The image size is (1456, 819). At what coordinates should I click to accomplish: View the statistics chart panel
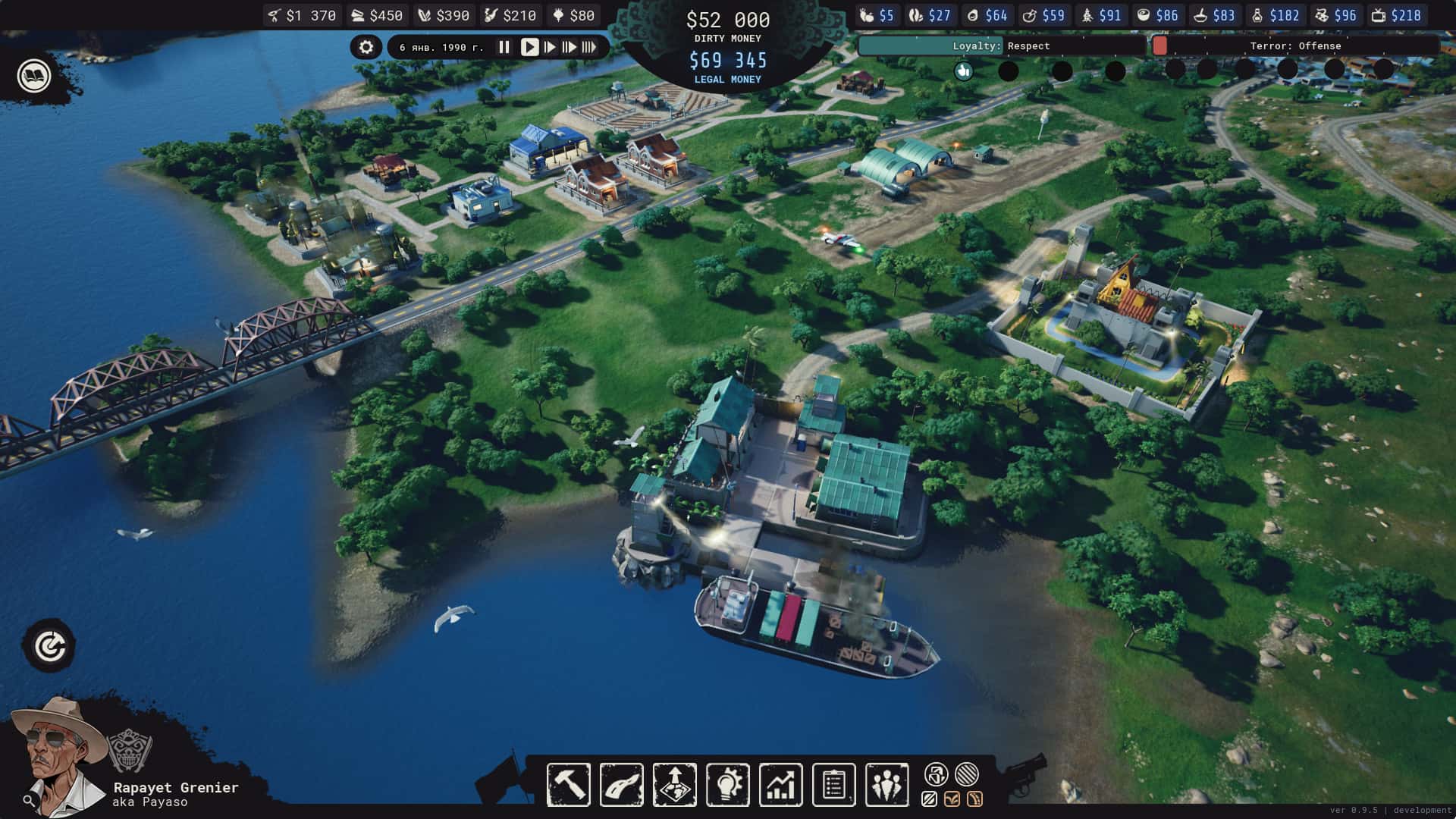point(782,783)
